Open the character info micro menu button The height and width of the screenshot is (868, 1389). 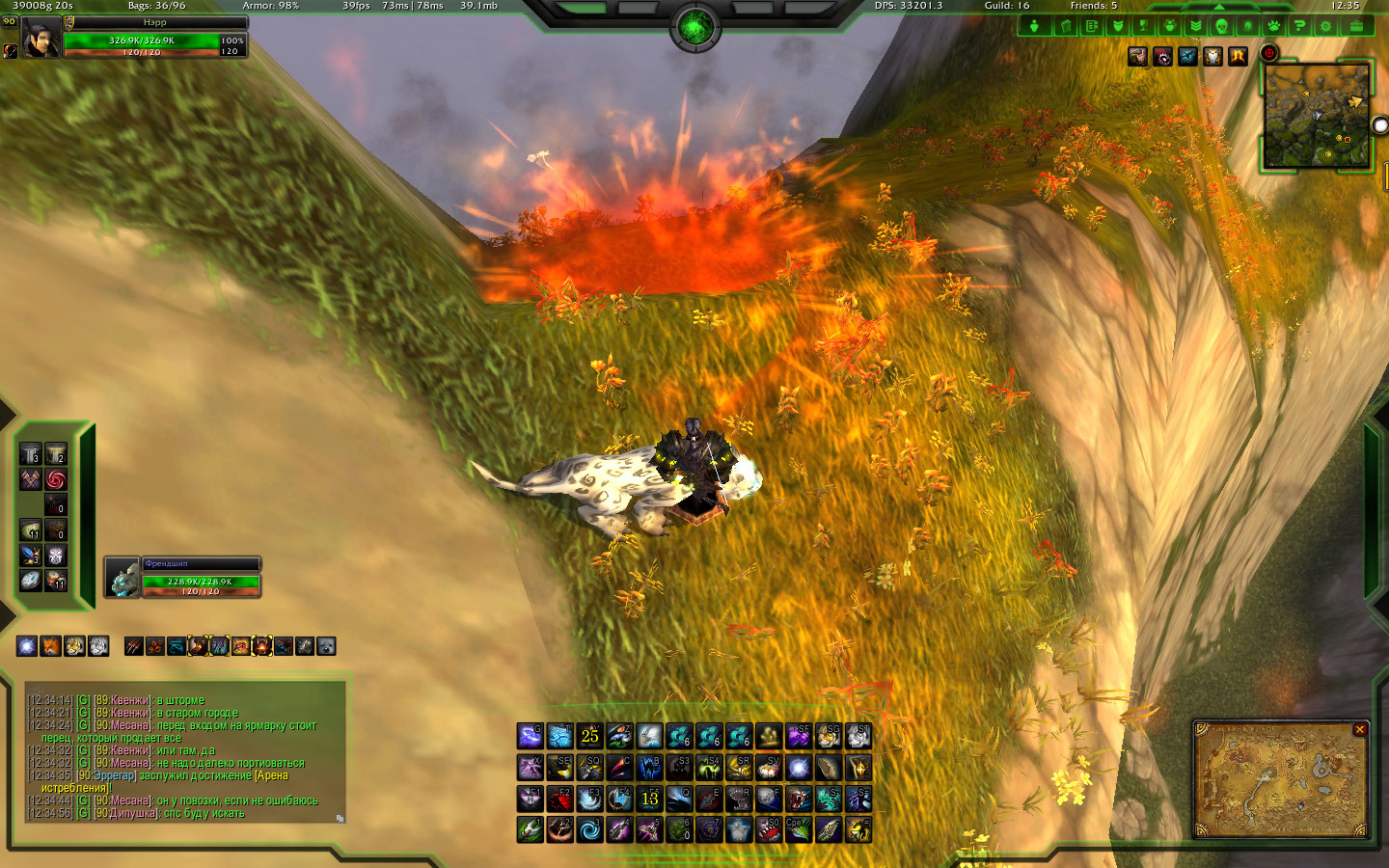1035,26
